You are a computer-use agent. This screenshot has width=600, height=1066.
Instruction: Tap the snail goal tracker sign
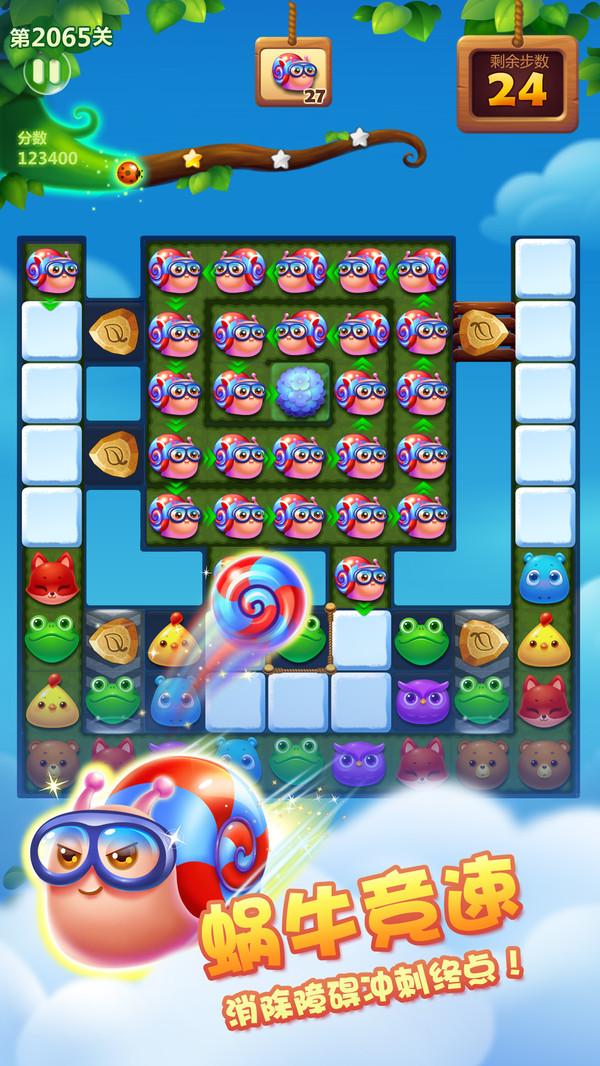pos(293,72)
